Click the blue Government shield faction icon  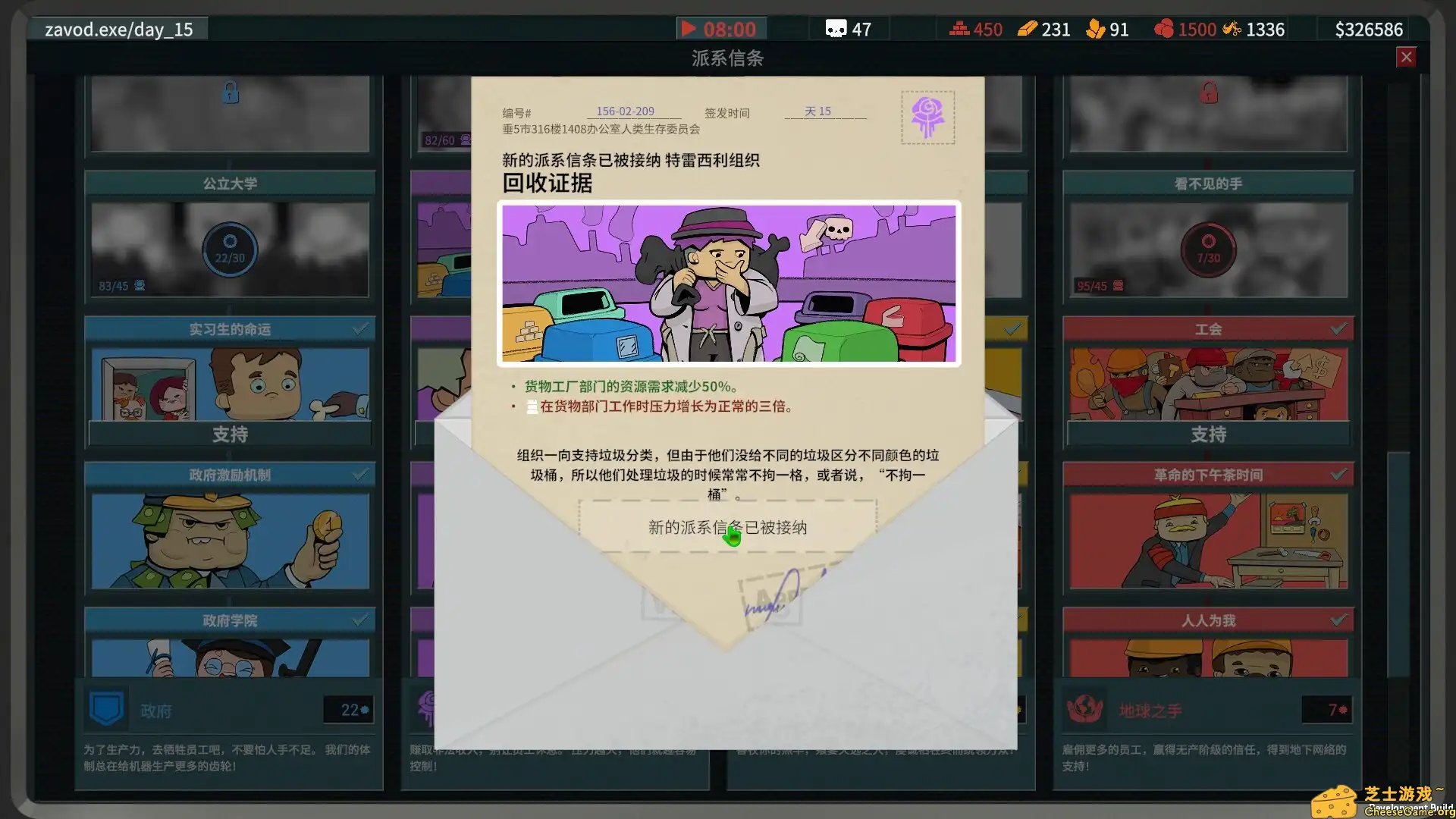pos(106,710)
